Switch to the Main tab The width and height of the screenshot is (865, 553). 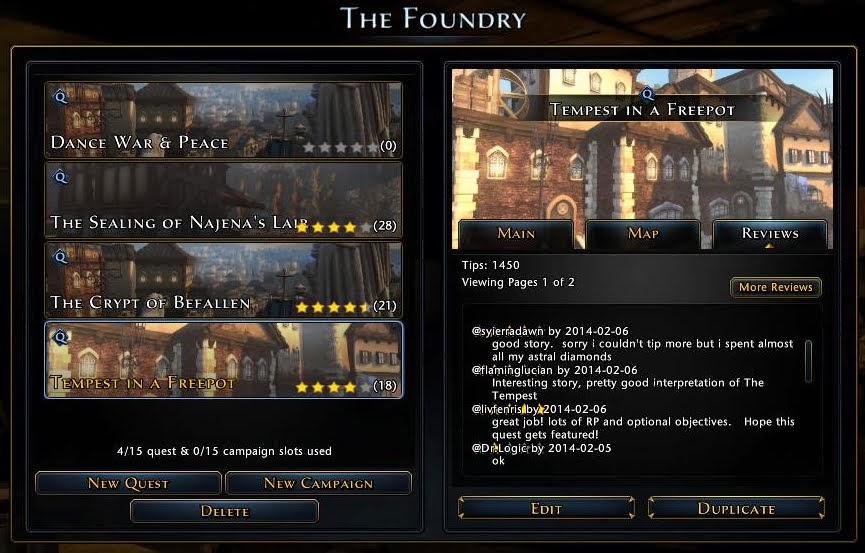click(516, 234)
